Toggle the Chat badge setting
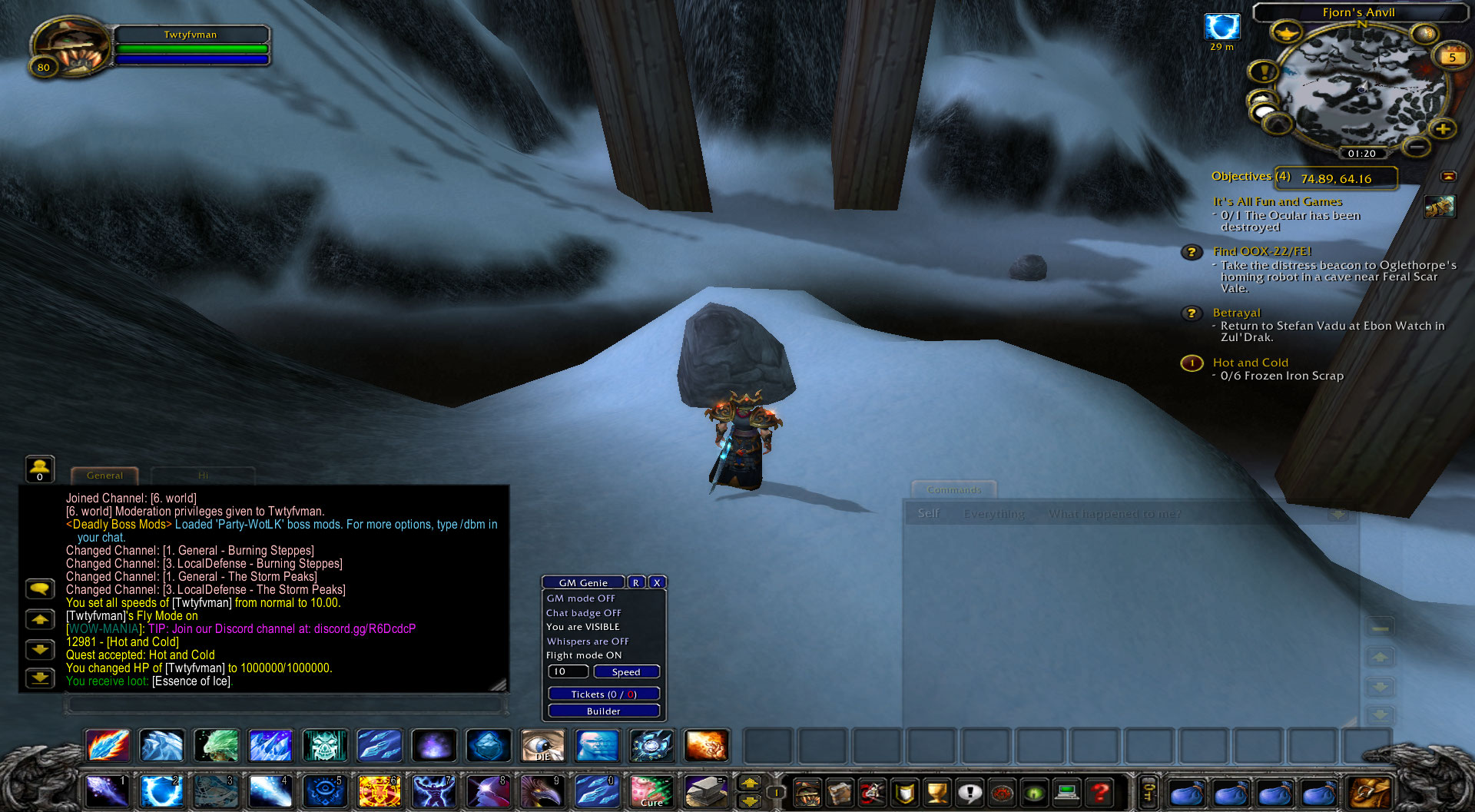This screenshot has width=1475, height=812. pyautogui.click(x=583, y=612)
